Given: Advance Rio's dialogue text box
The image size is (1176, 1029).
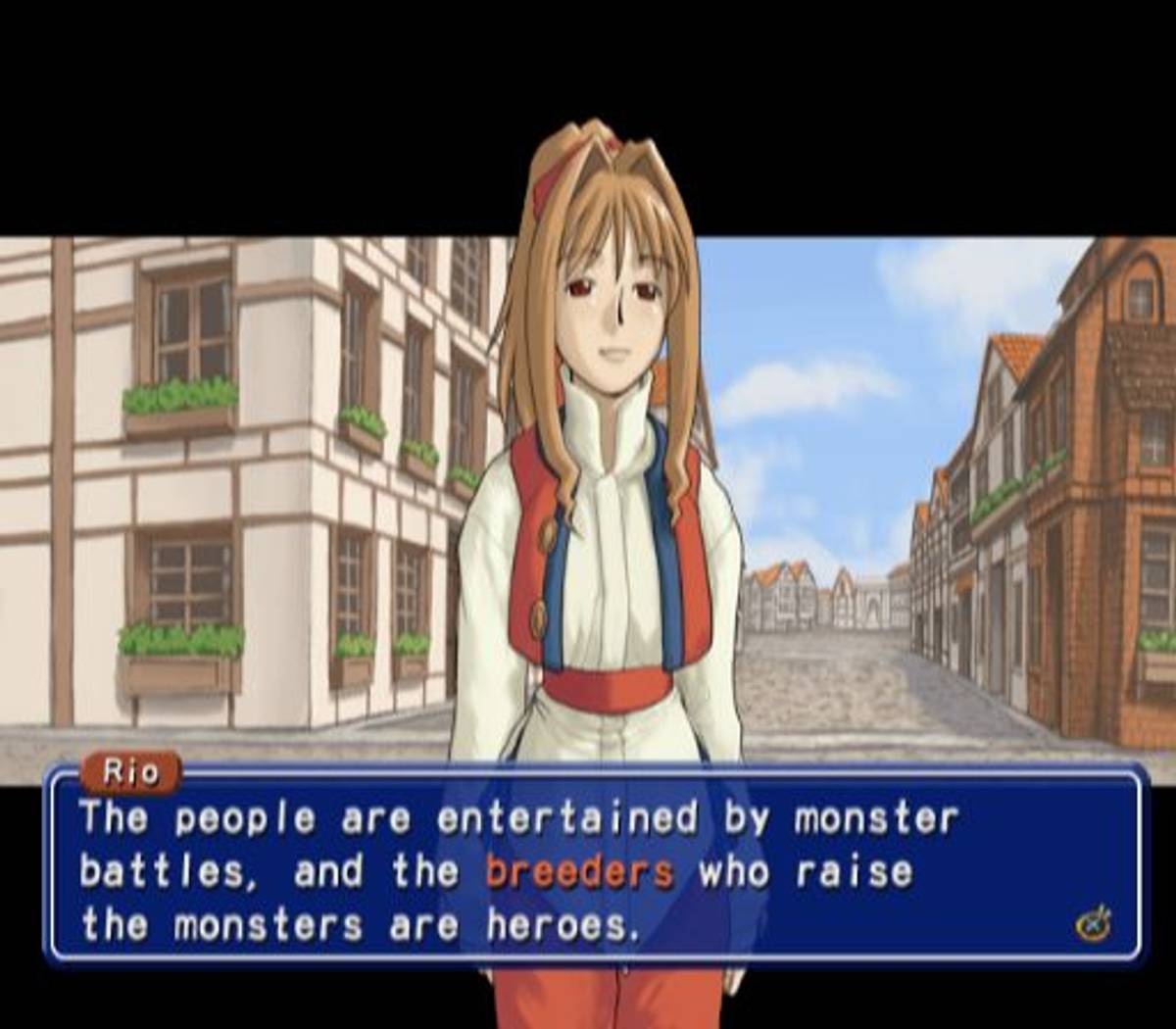Looking at the screenshot, I should 1093,922.
